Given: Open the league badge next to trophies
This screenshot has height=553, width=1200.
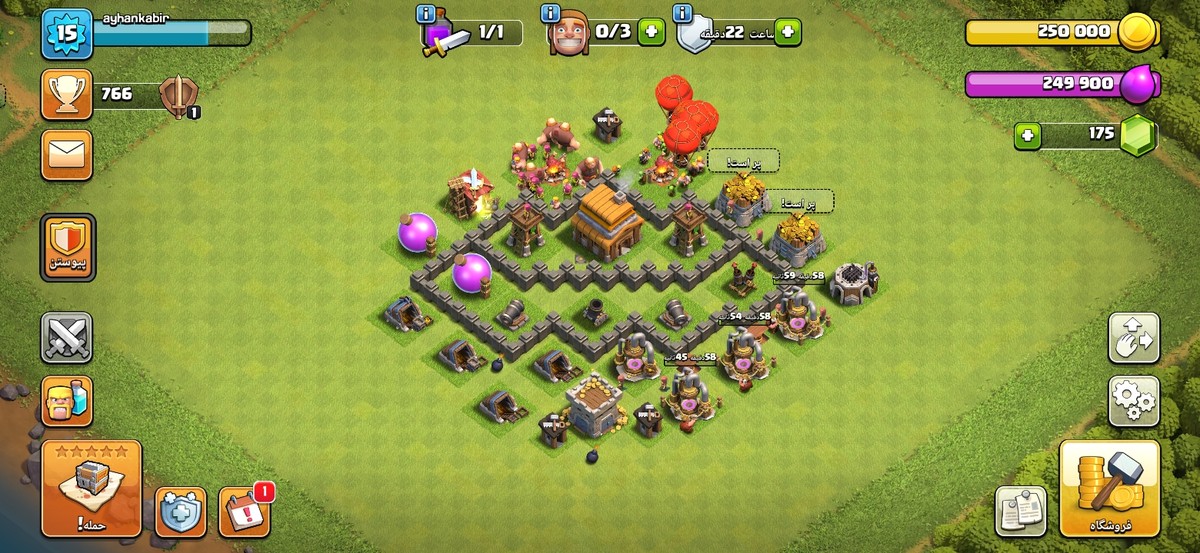Looking at the screenshot, I should coord(178,98).
